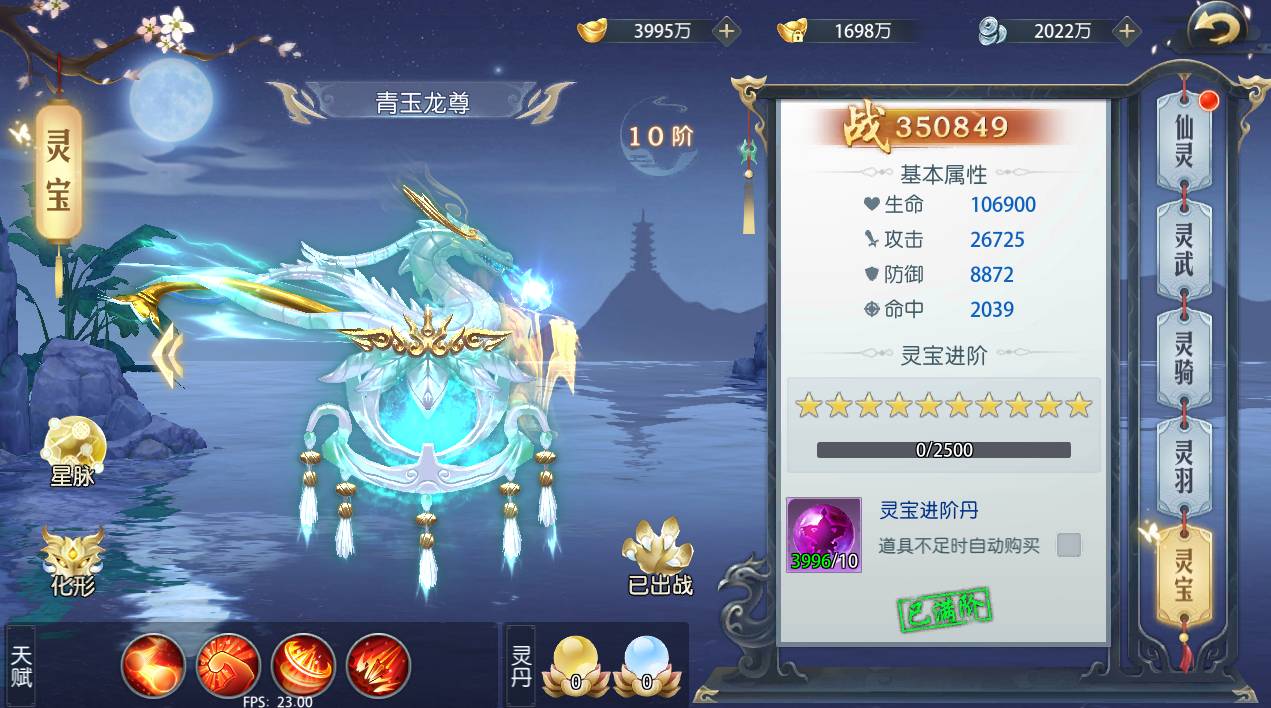
Task: Open the 灵武 tab
Action: 1184,250
